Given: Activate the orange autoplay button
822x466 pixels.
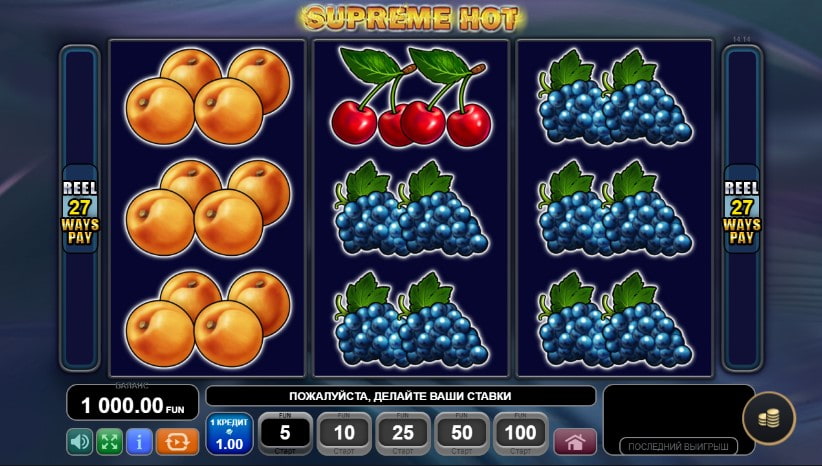Looking at the screenshot, I should click(x=177, y=441).
